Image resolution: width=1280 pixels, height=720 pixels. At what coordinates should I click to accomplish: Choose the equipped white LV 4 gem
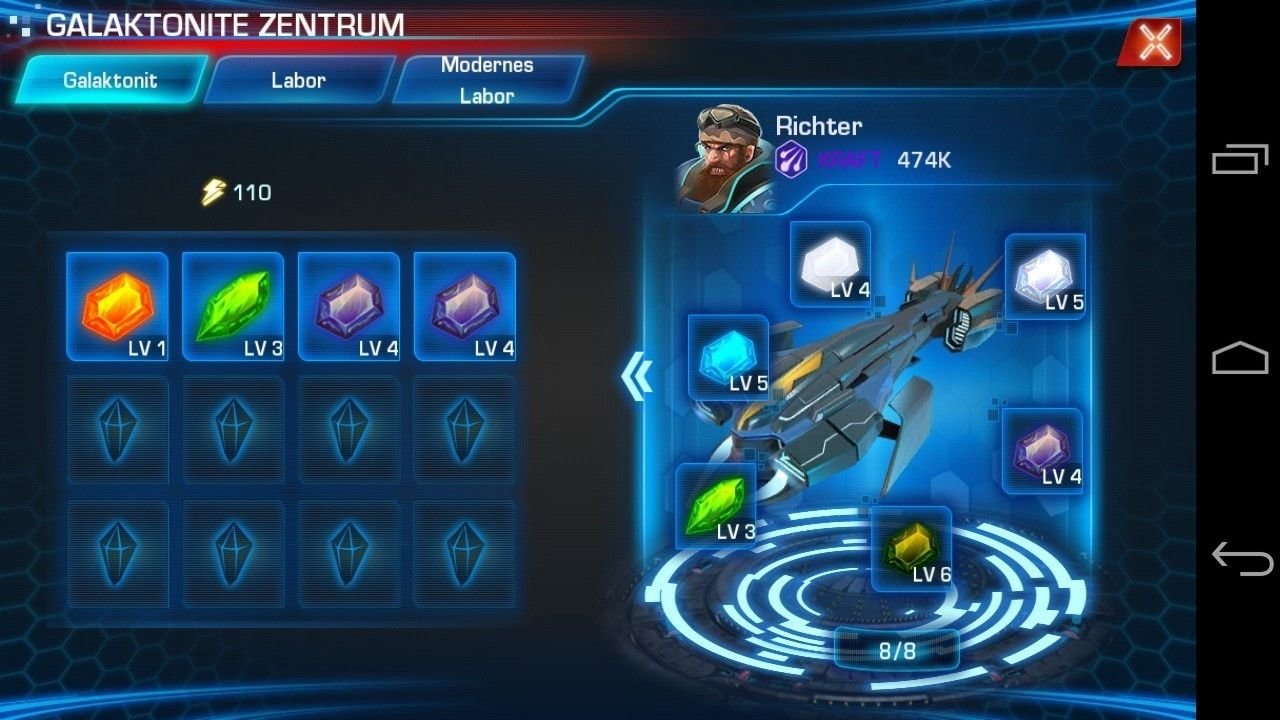(x=830, y=264)
